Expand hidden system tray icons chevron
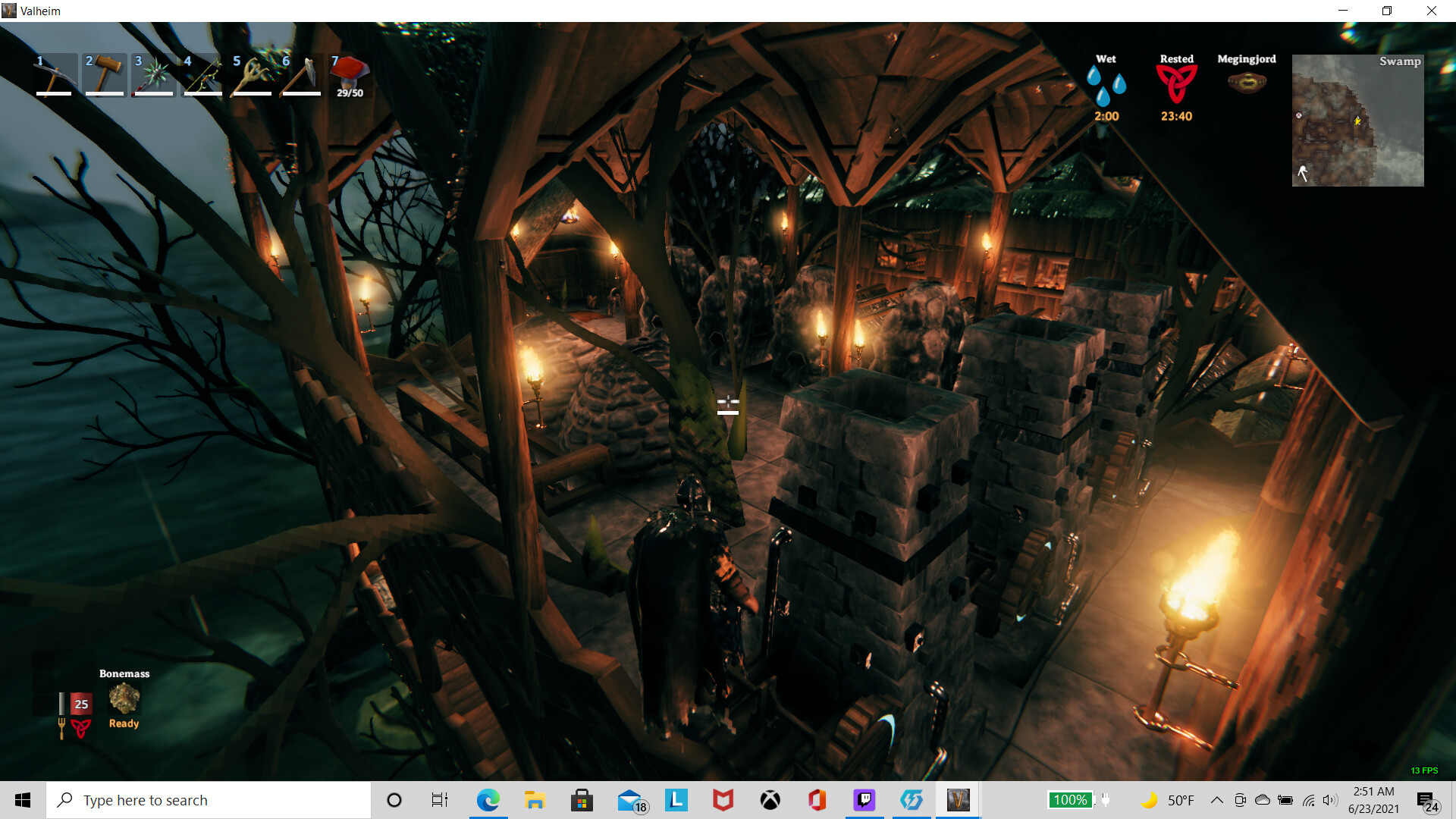Image resolution: width=1456 pixels, height=819 pixels. [x=1216, y=799]
